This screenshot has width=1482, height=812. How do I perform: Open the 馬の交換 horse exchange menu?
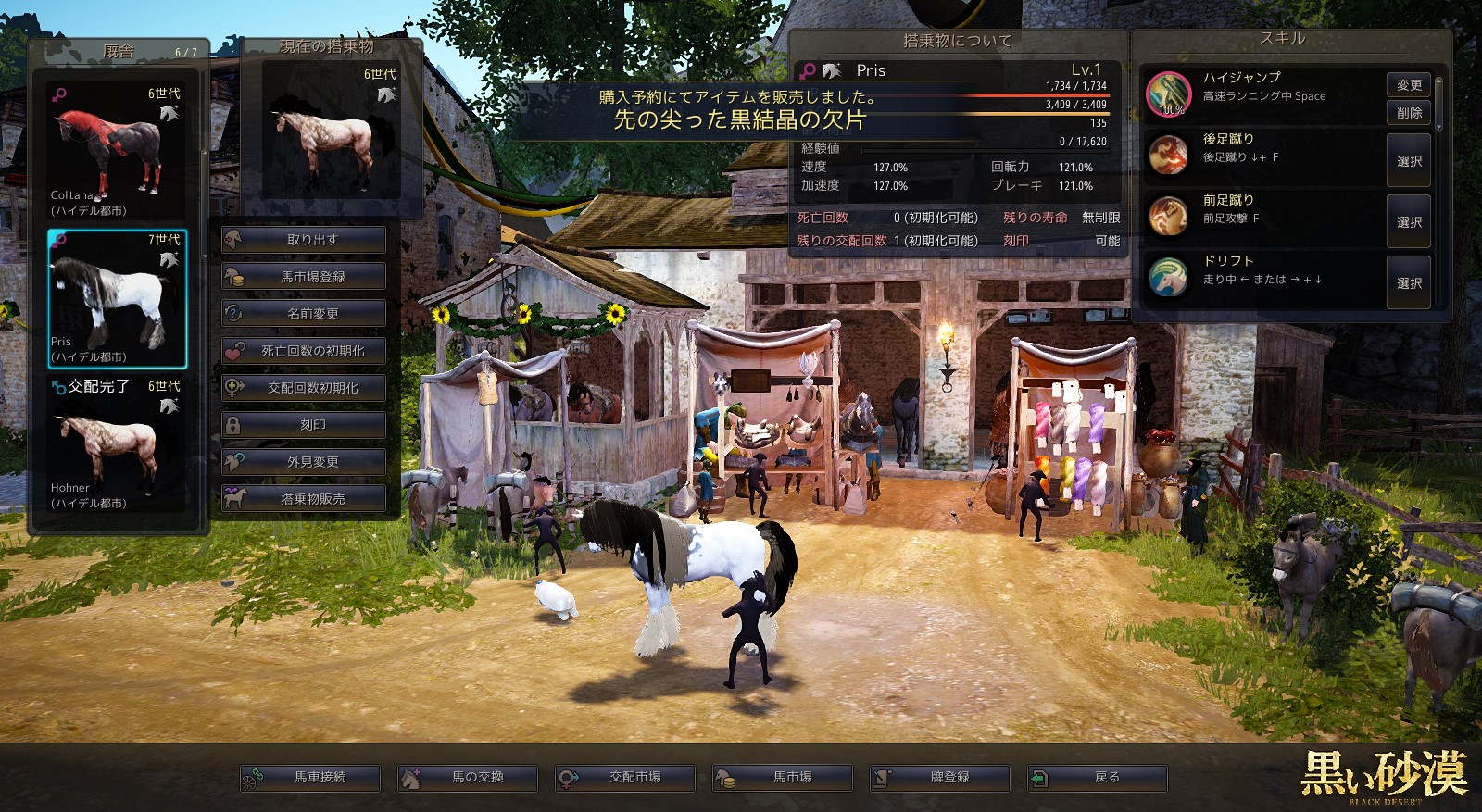468,778
